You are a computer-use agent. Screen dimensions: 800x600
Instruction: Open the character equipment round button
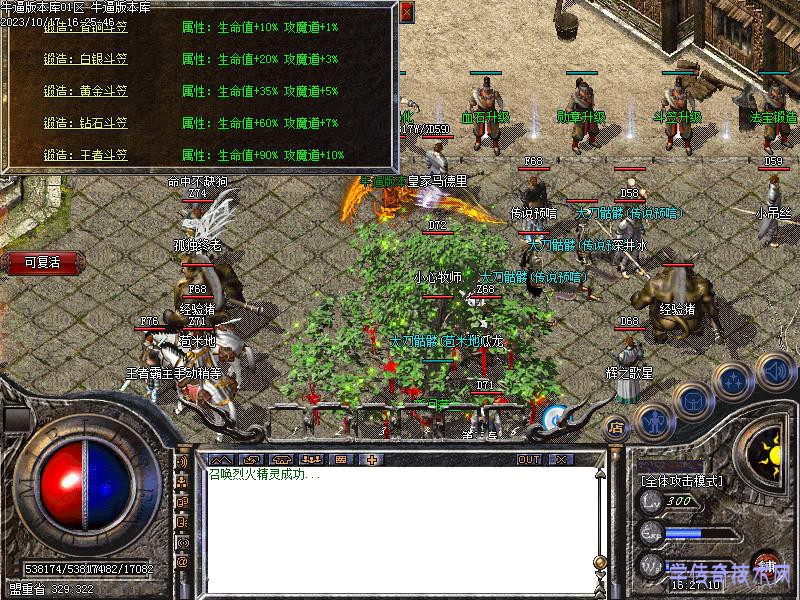pos(654,420)
